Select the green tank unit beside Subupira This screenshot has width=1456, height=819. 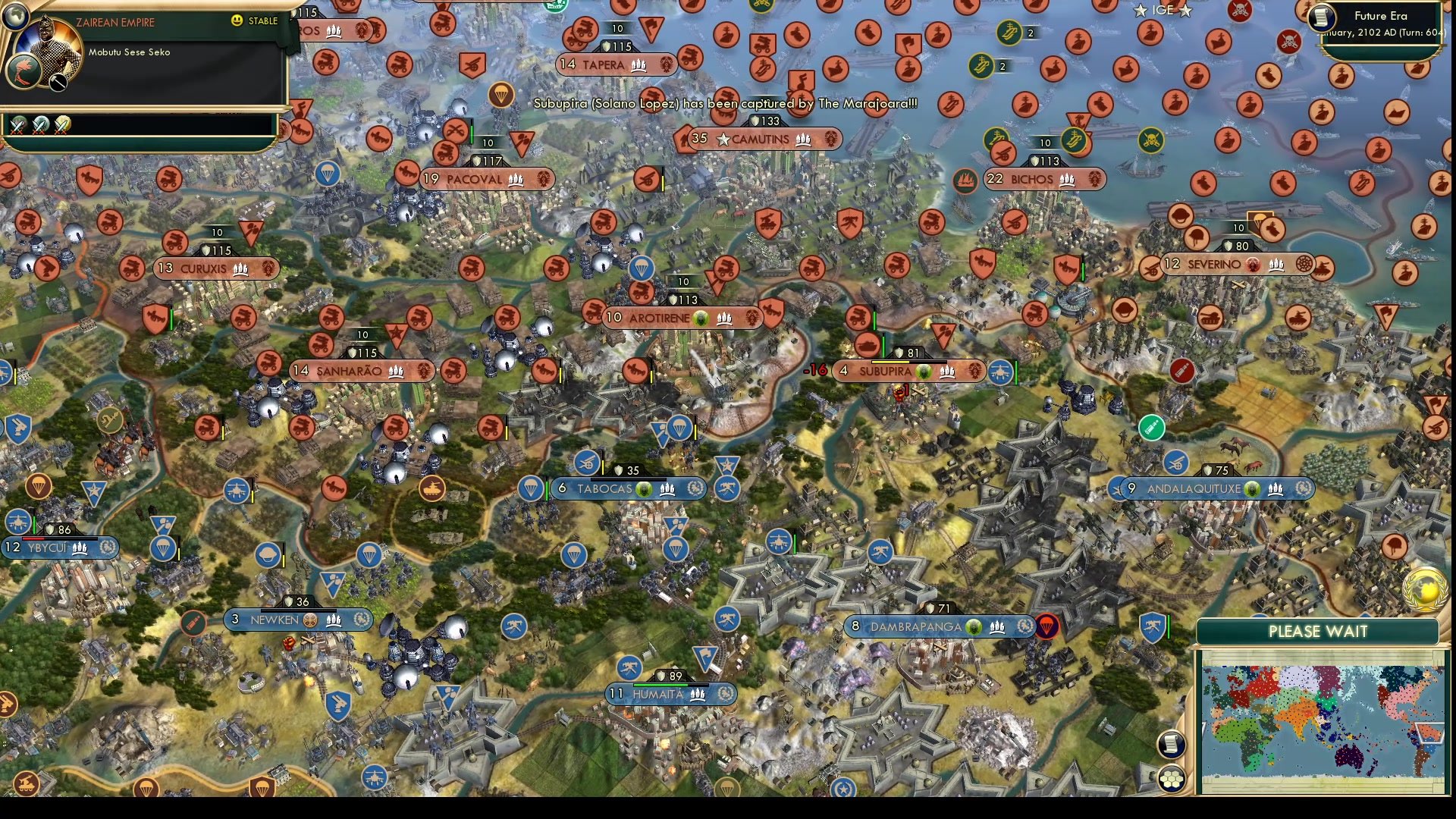[1151, 428]
